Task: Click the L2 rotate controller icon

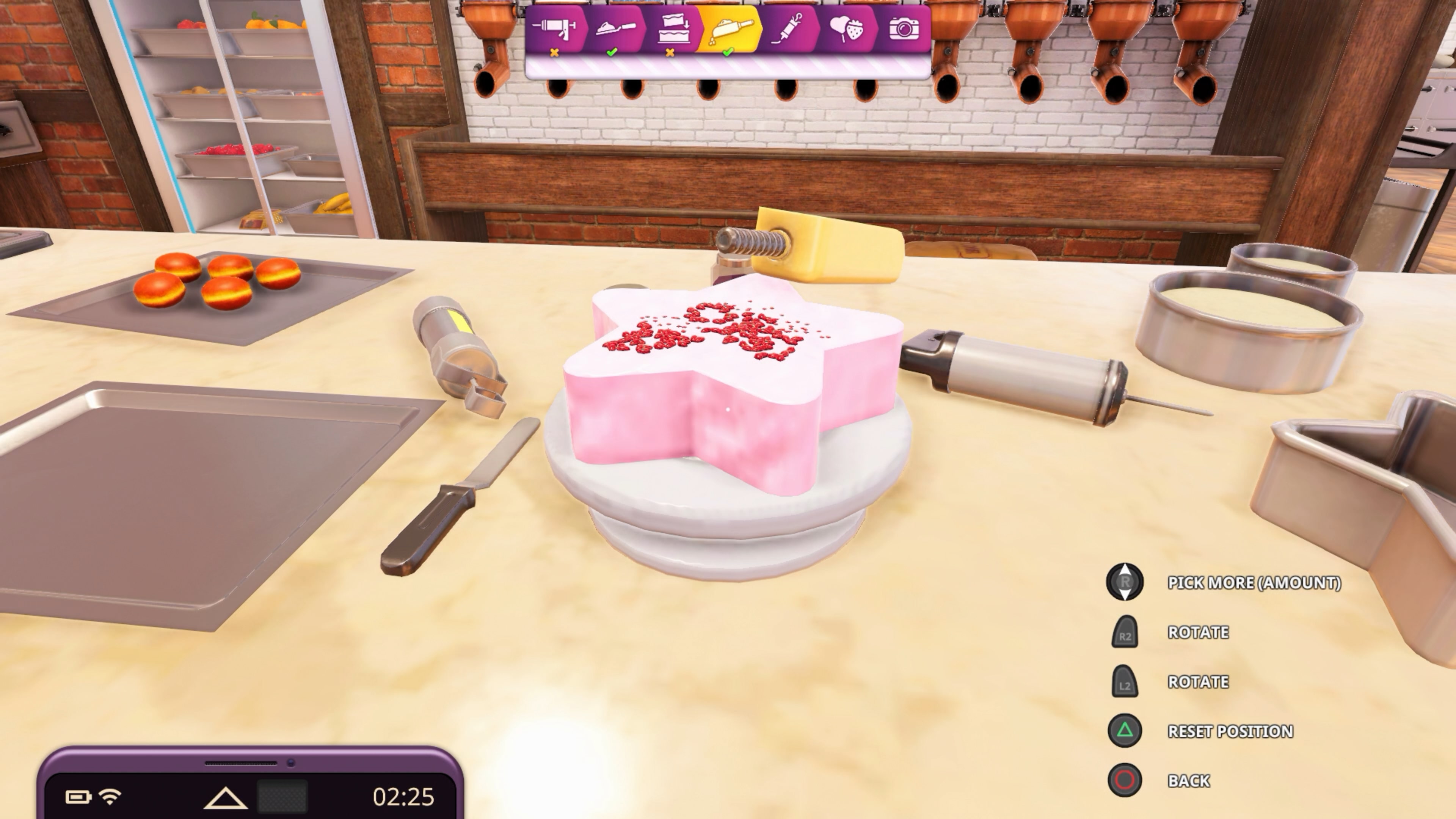Action: 1125,682
